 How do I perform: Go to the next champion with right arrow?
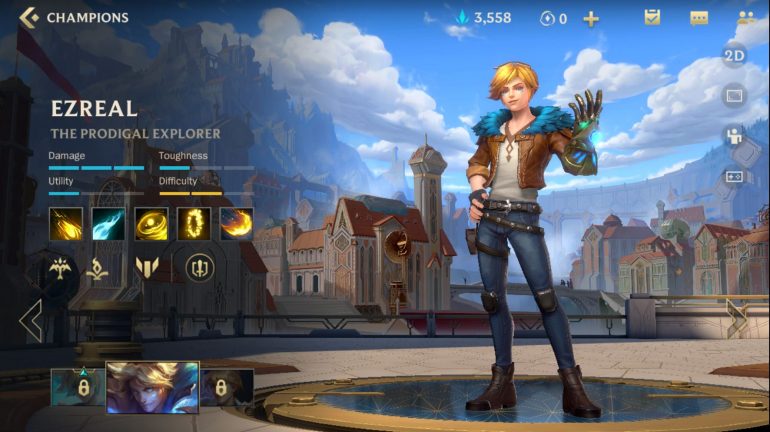[737, 320]
